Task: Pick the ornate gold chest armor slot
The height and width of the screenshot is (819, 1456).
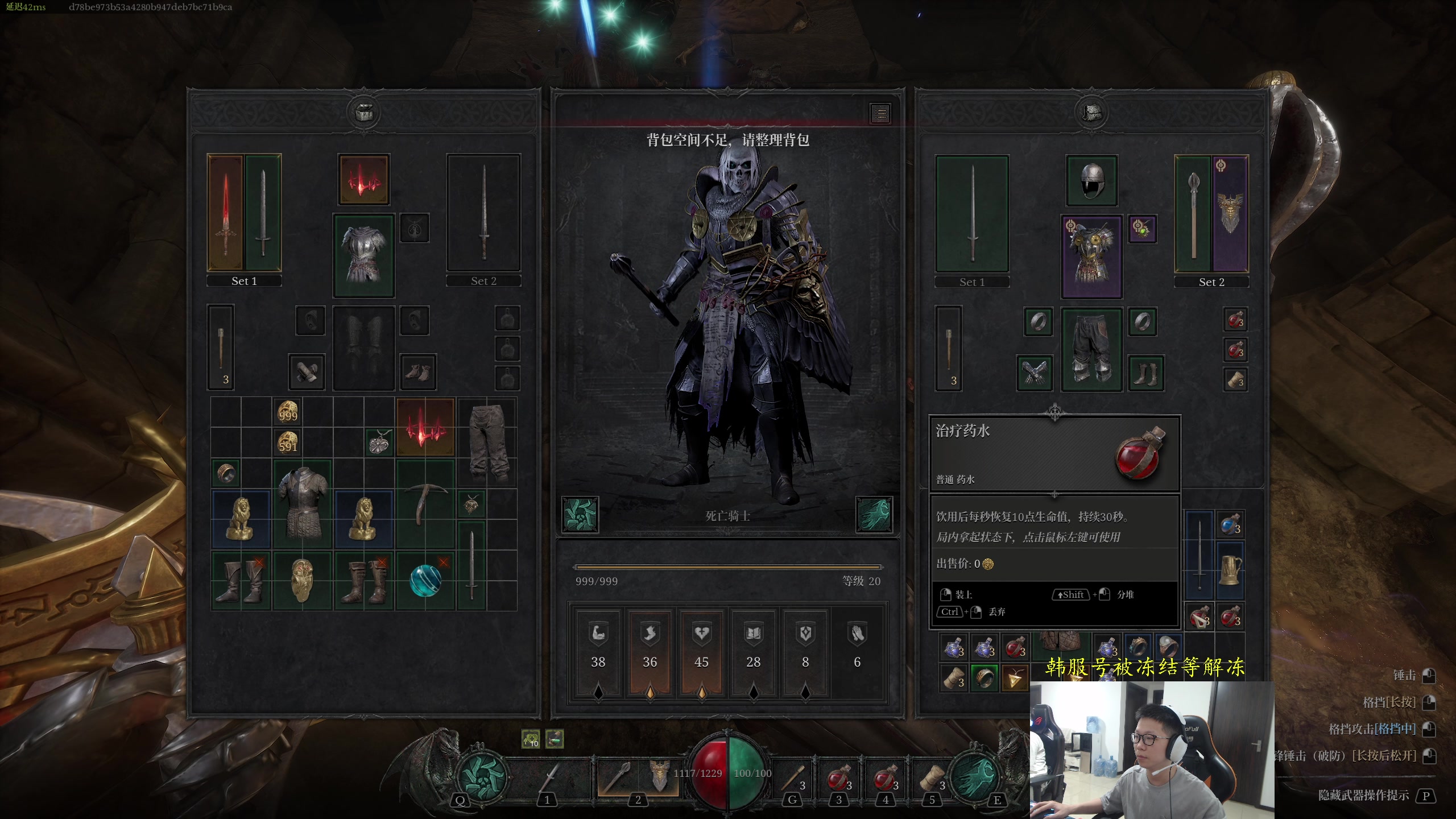Action: click(1091, 257)
